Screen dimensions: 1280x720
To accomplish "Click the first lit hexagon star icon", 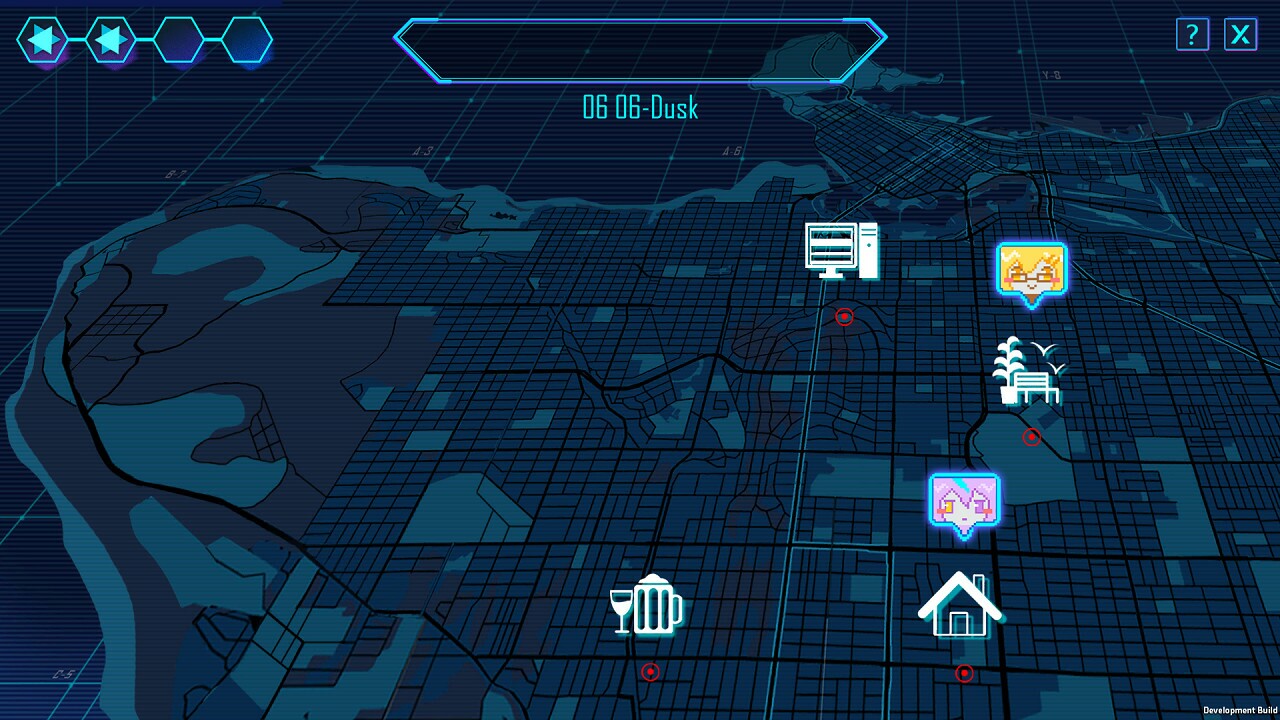I will coord(42,40).
